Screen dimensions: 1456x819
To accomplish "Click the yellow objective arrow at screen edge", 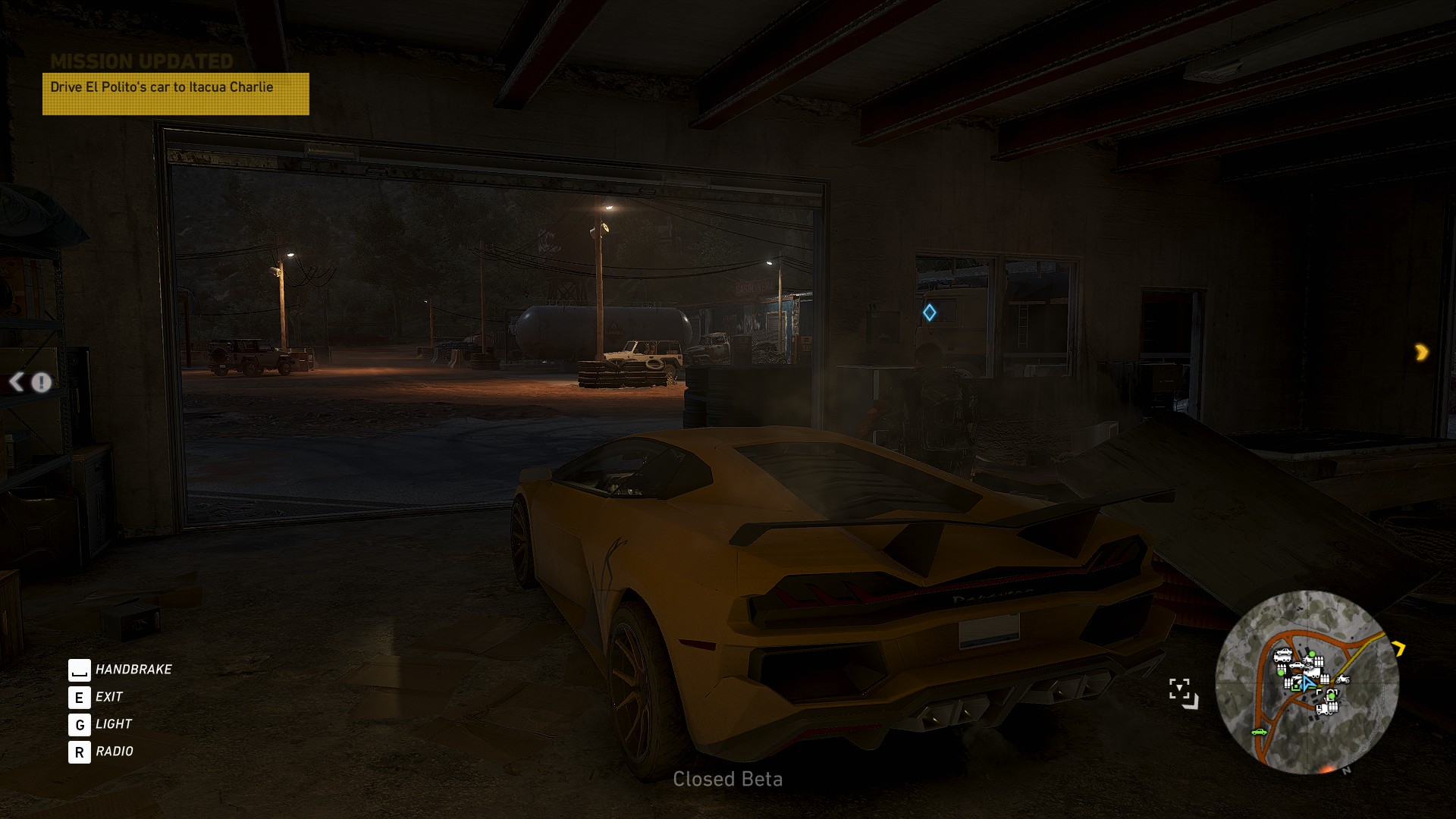I will point(1421,352).
